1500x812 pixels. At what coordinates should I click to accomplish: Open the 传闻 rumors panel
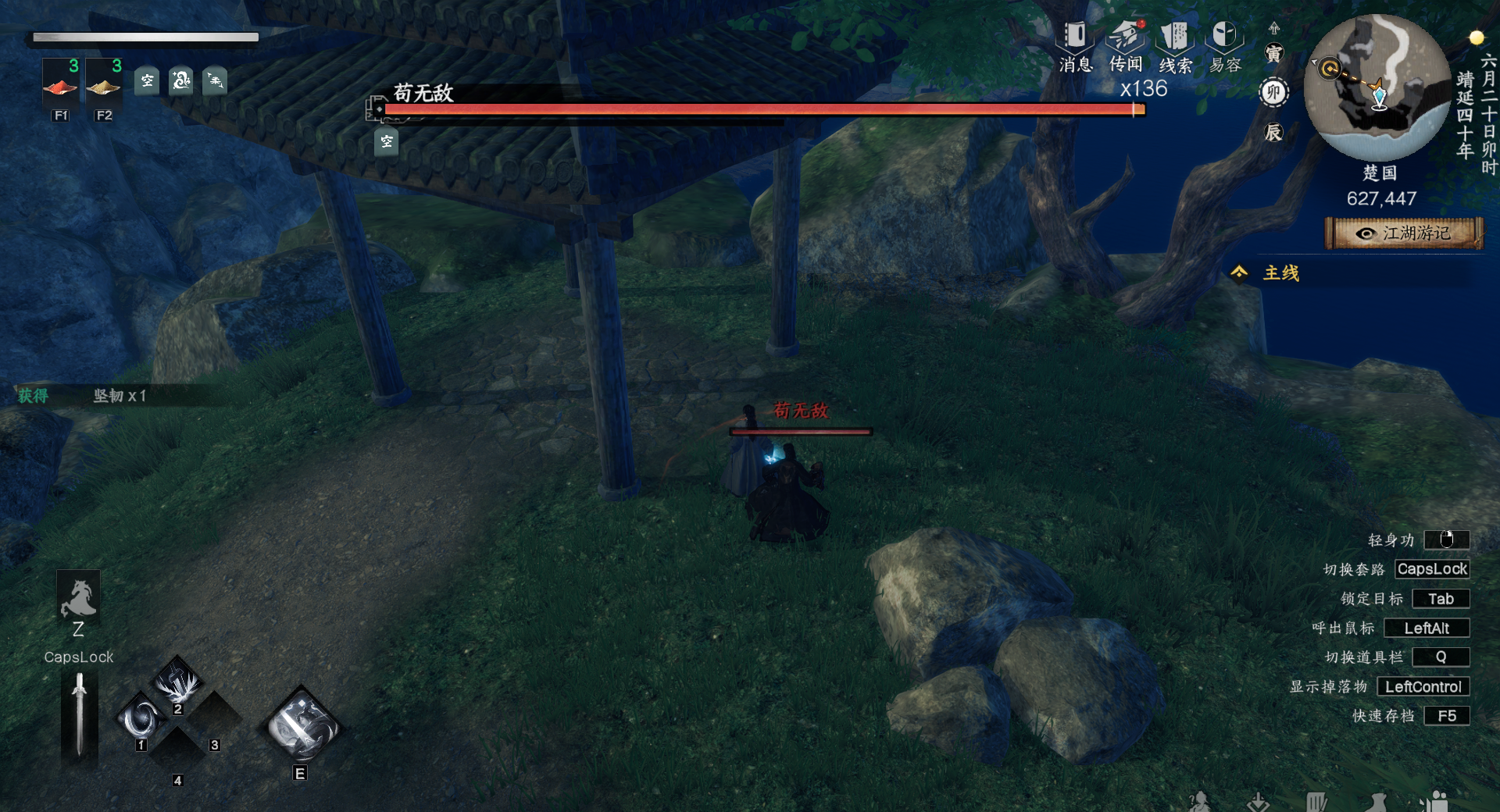[1126, 45]
